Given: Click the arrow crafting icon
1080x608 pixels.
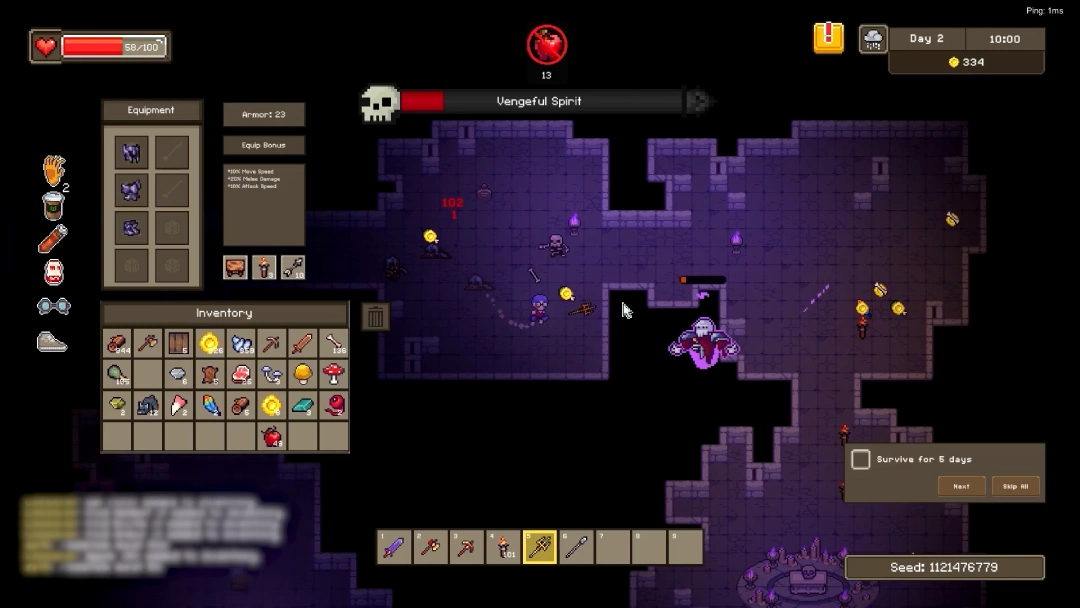Looking at the screenshot, I should point(293,267).
